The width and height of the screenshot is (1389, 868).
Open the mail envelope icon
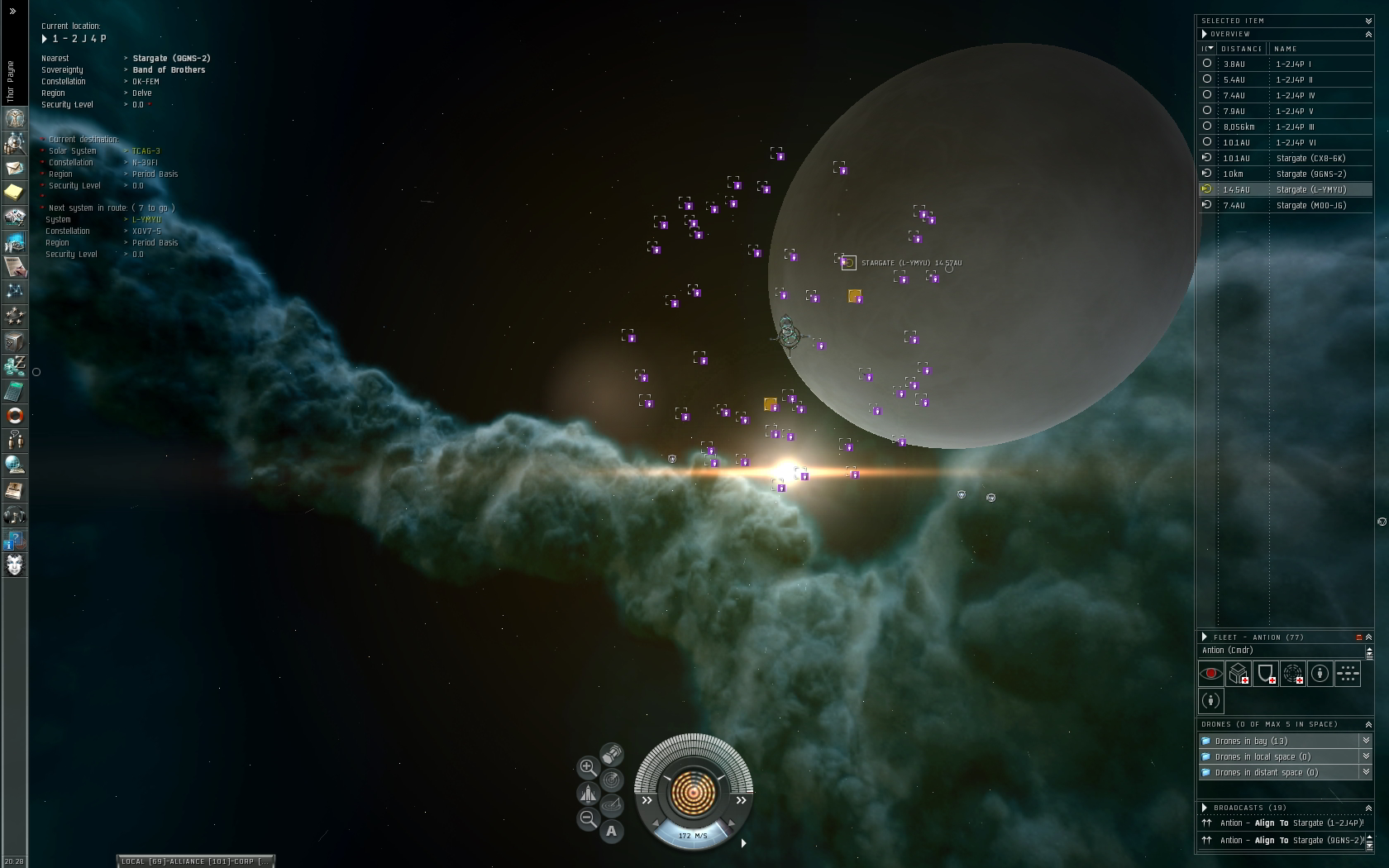click(x=15, y=168)
